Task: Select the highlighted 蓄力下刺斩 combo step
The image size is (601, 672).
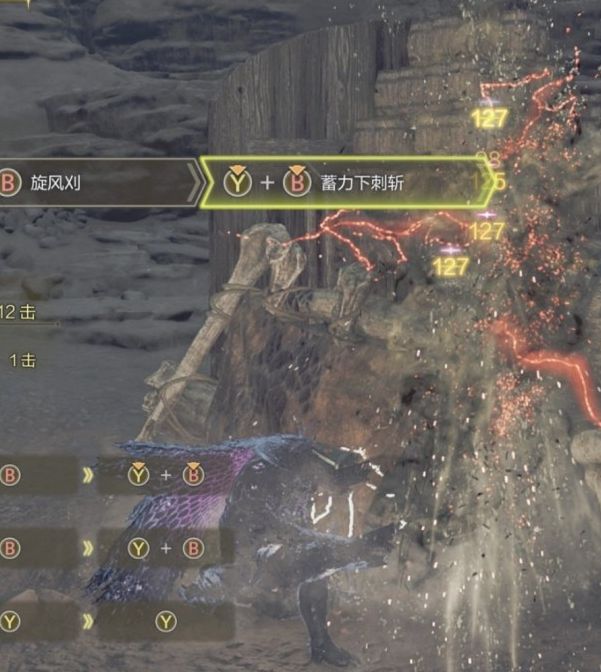Action: 350,183
